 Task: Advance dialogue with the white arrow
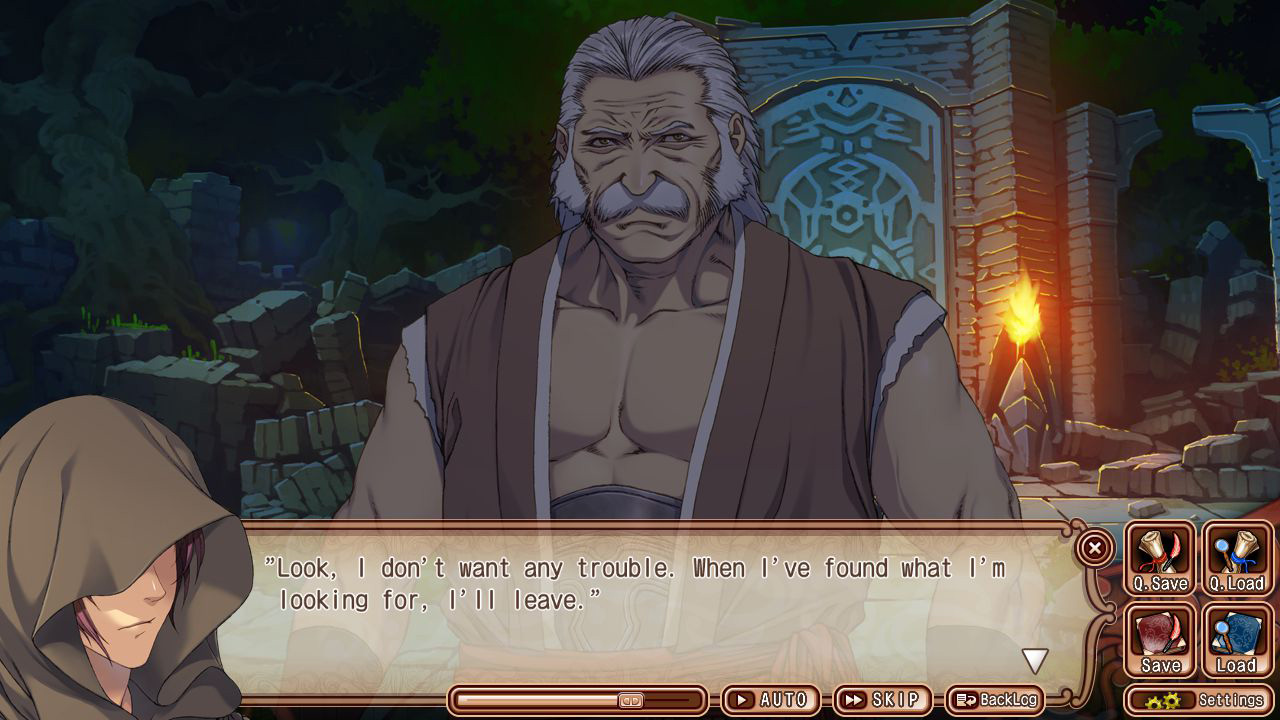1034,660
